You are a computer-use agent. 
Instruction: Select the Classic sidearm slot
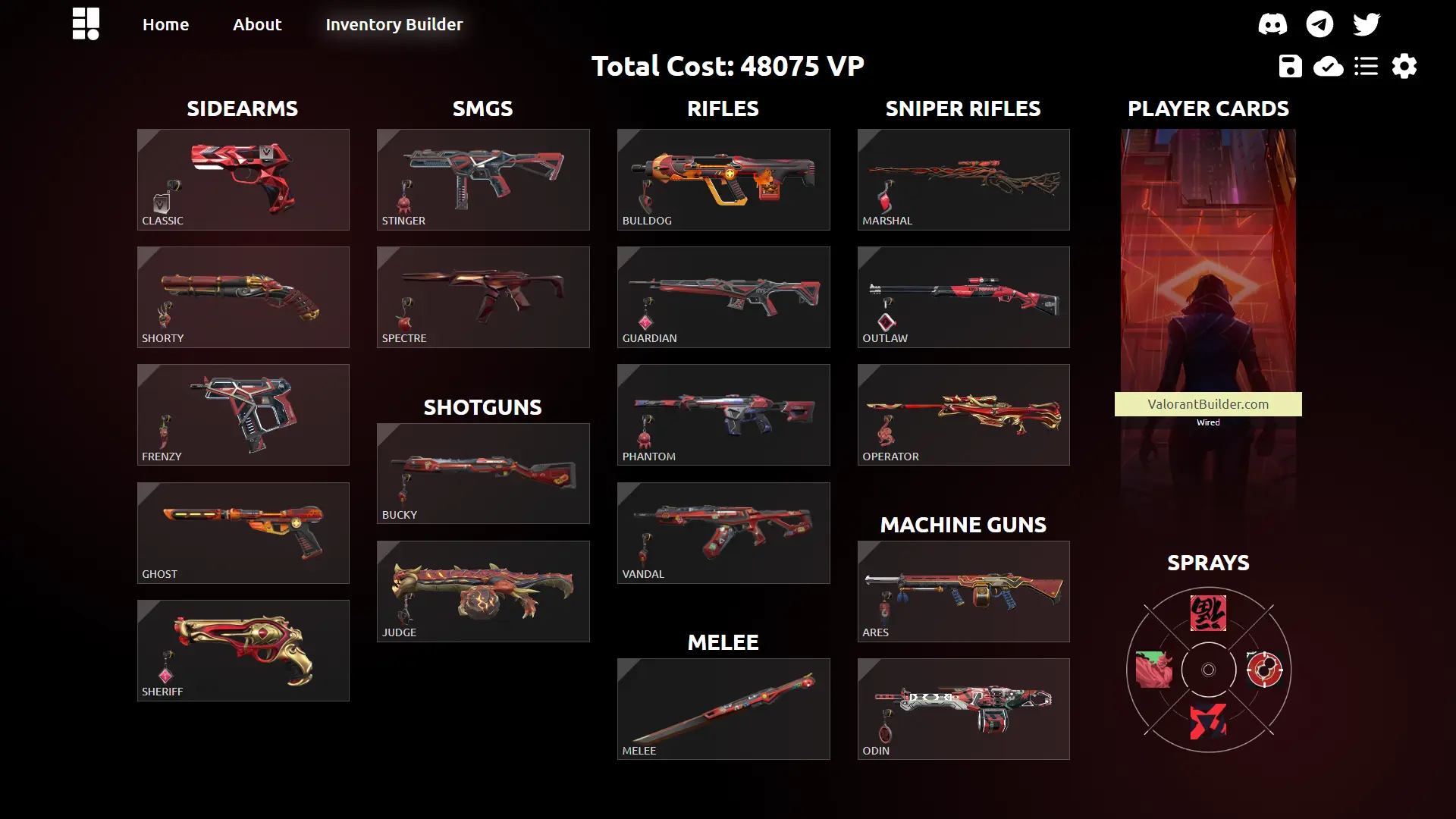pyautogui.click(x=243, y=180)
